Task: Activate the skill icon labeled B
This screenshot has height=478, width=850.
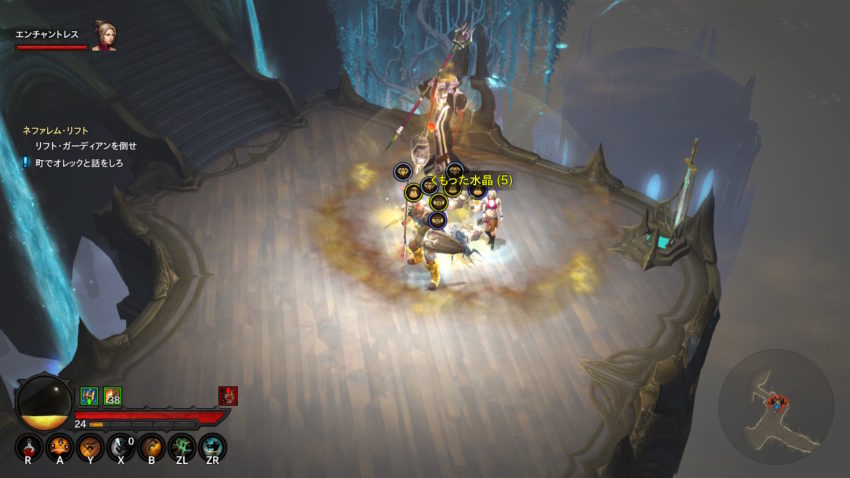Action: 151,446
